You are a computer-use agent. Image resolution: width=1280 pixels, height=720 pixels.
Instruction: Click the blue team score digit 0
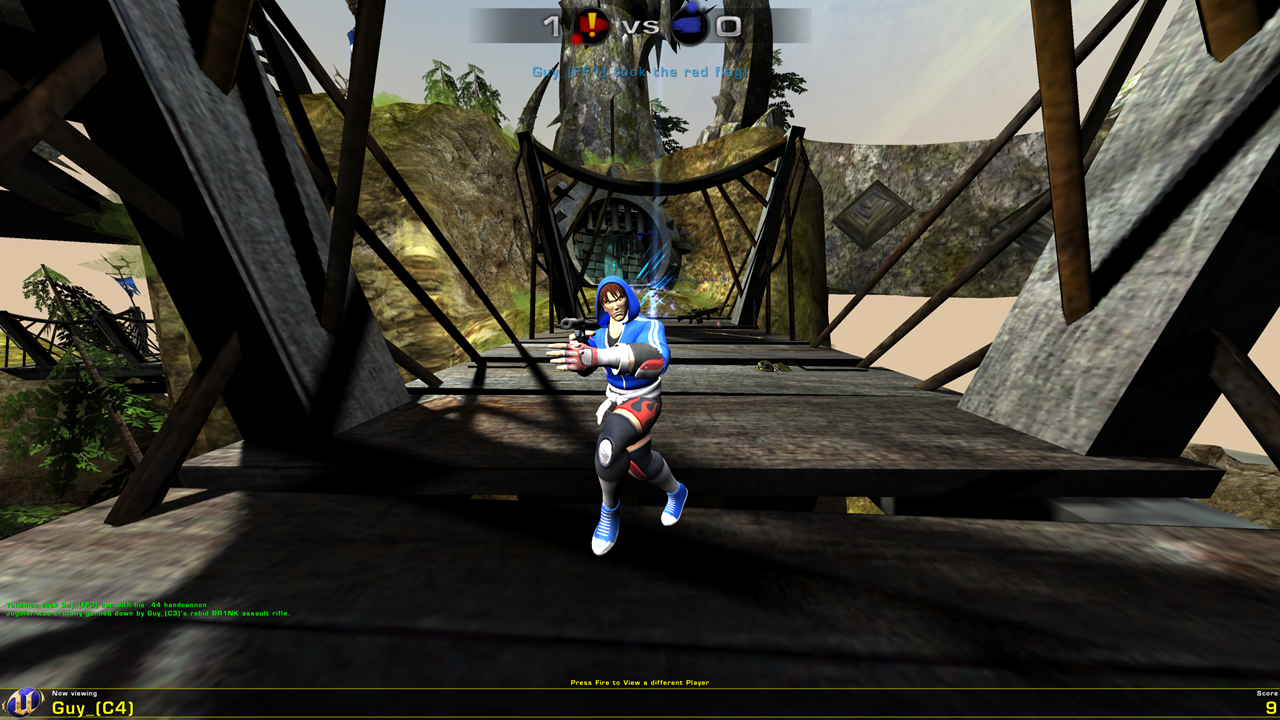tap(729, 25)
